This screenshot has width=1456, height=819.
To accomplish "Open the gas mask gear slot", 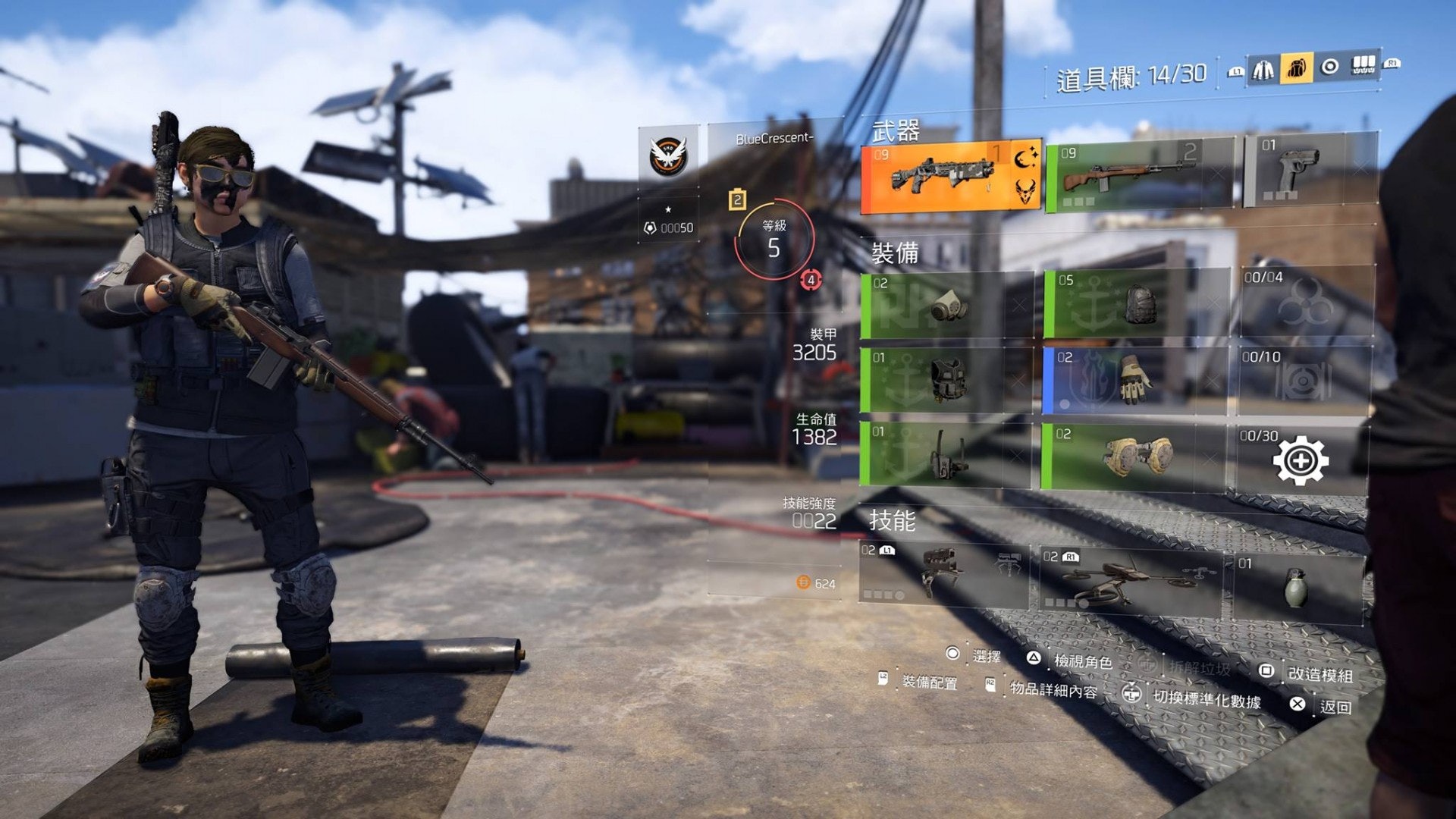I will 946,305.
